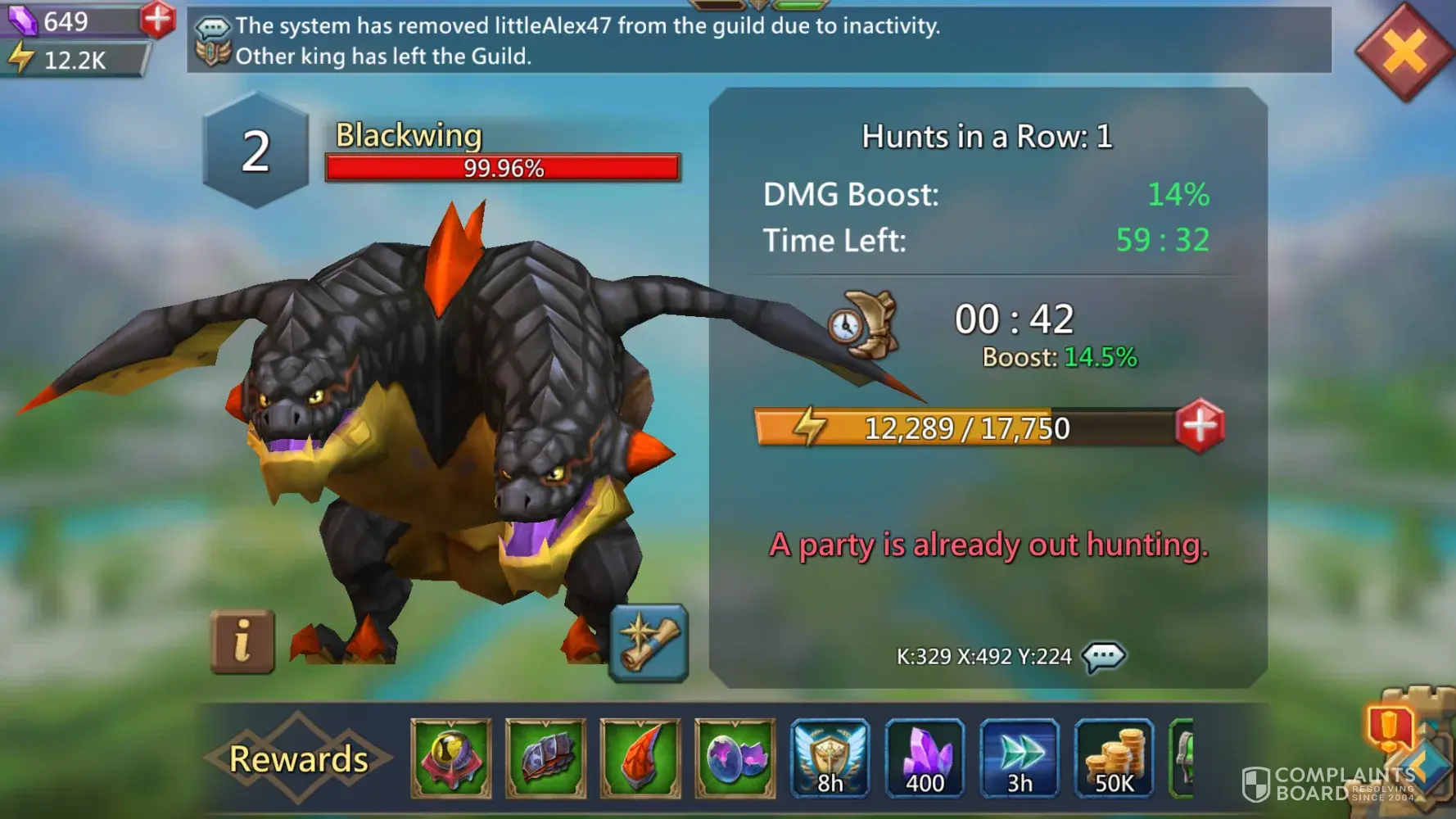
Task: Open the Blackwing info button
Action: click(x=242, y=641)
